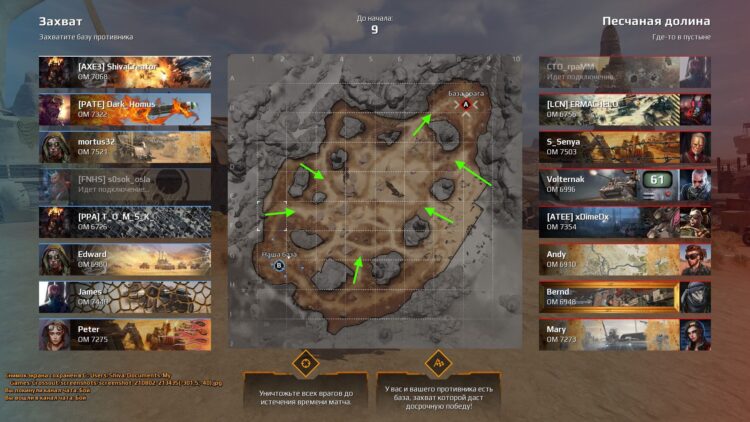Select Andy's player row

[624, 259]
